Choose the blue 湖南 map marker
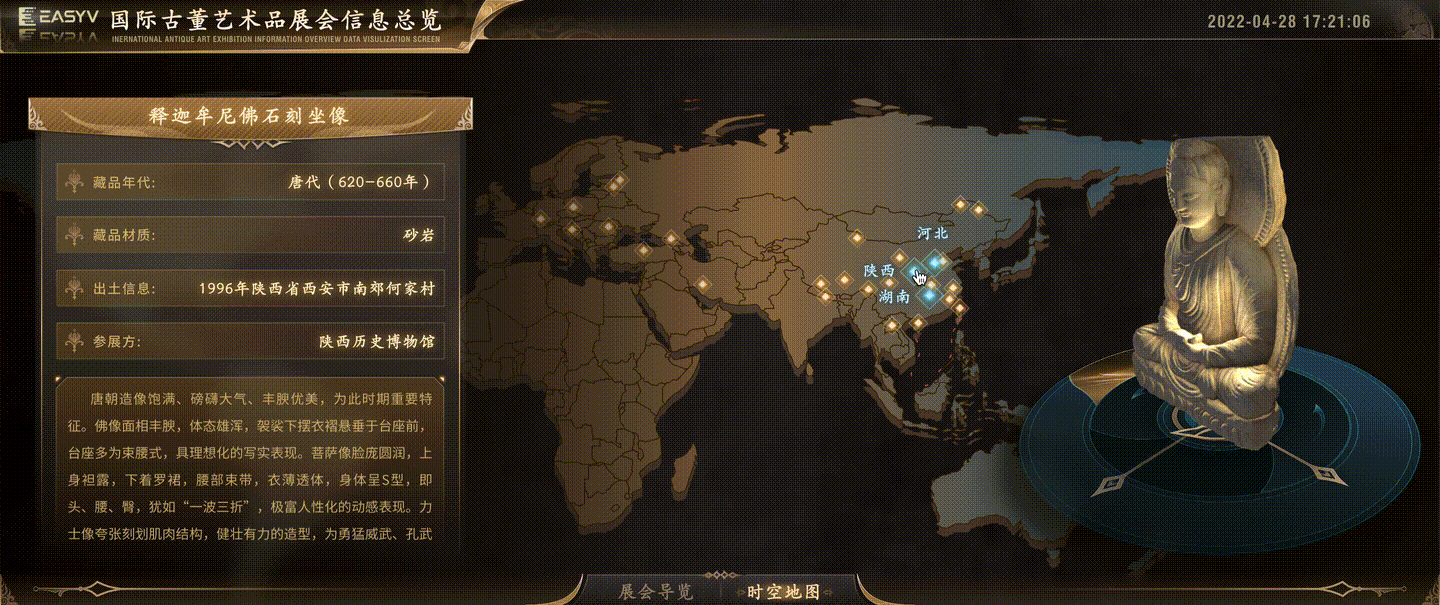The image size is (1440, 605). 929,295
